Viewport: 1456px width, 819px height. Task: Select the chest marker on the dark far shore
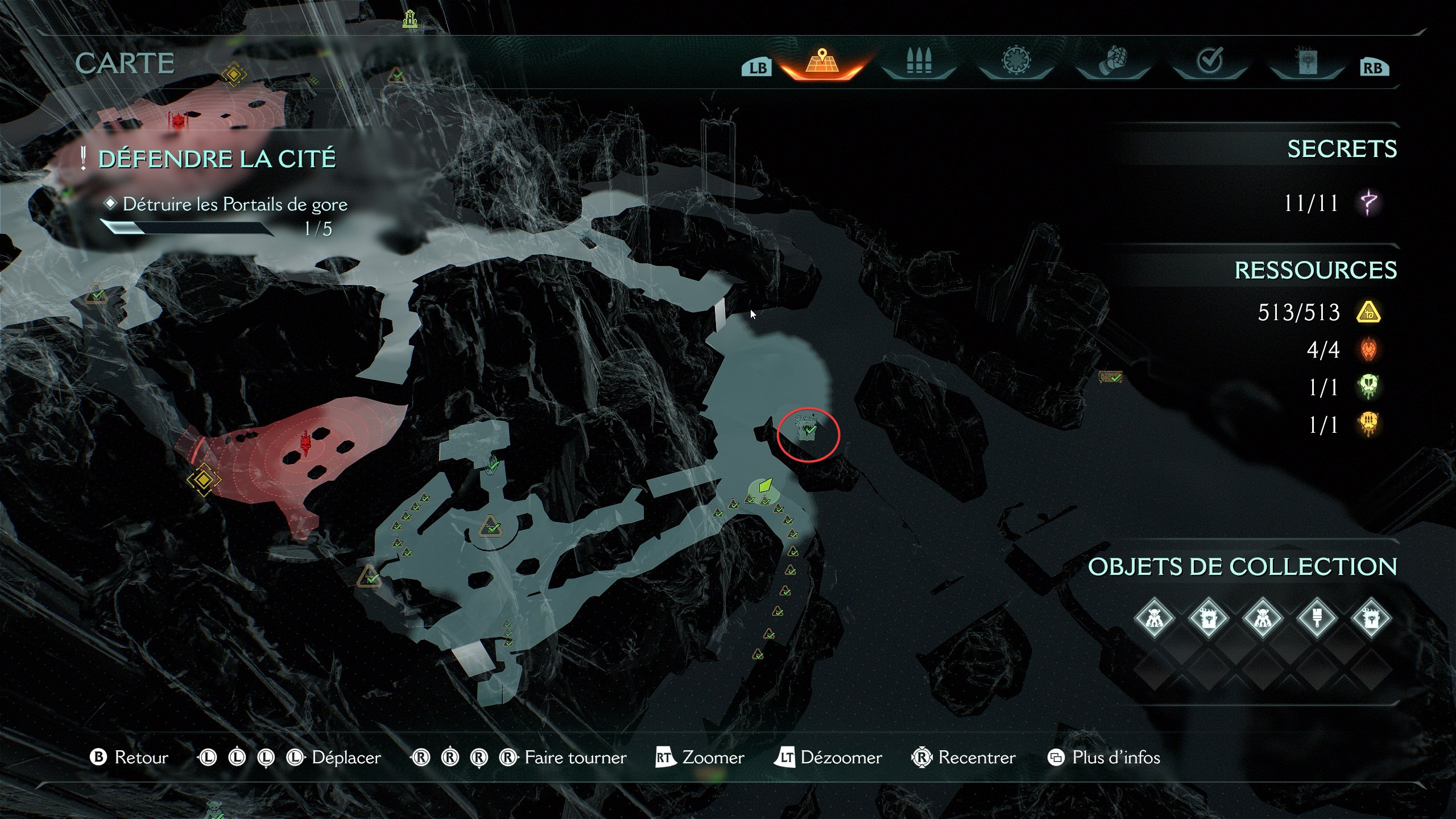click(x=1110, y=377)
